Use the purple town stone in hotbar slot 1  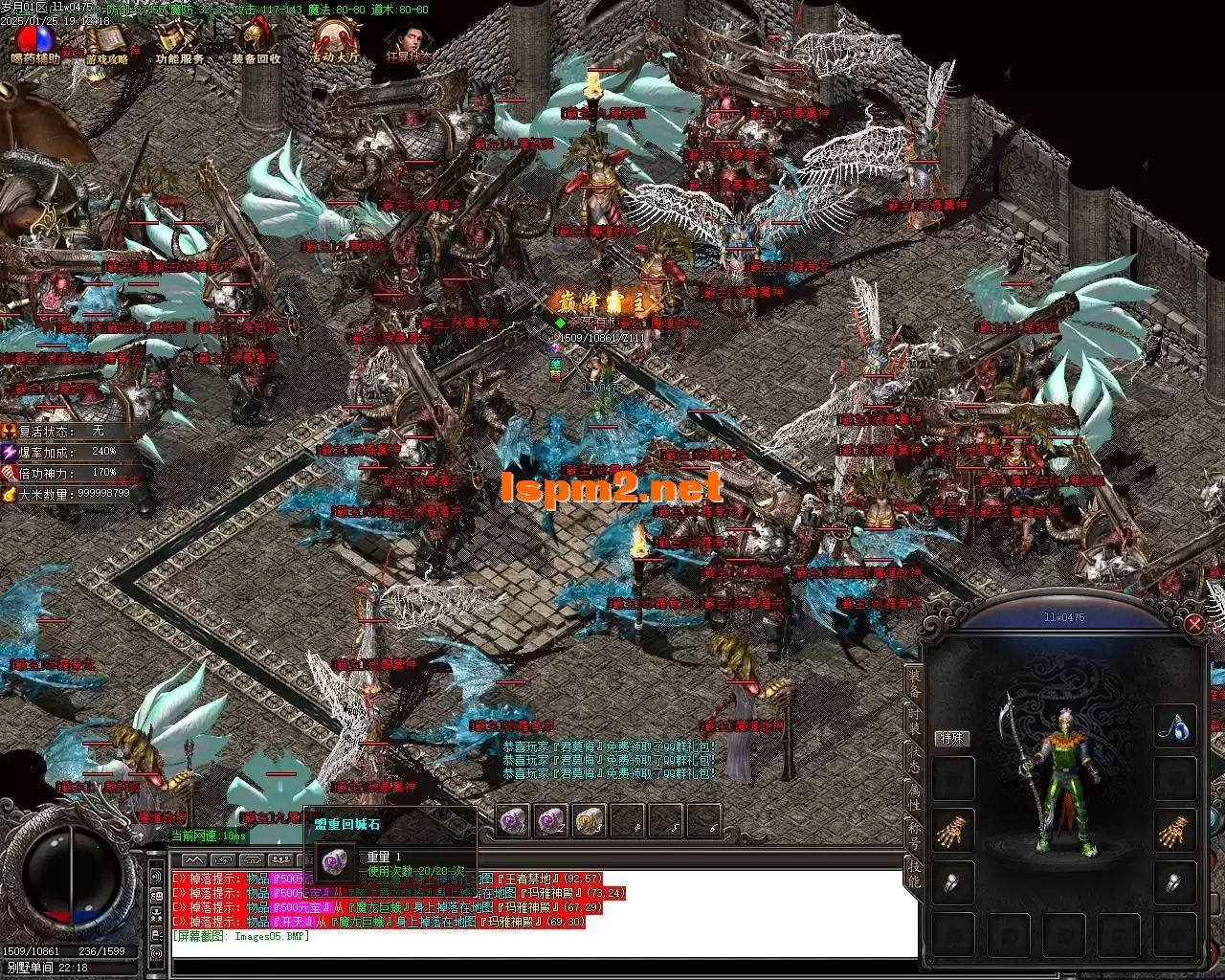click(514, 820)
